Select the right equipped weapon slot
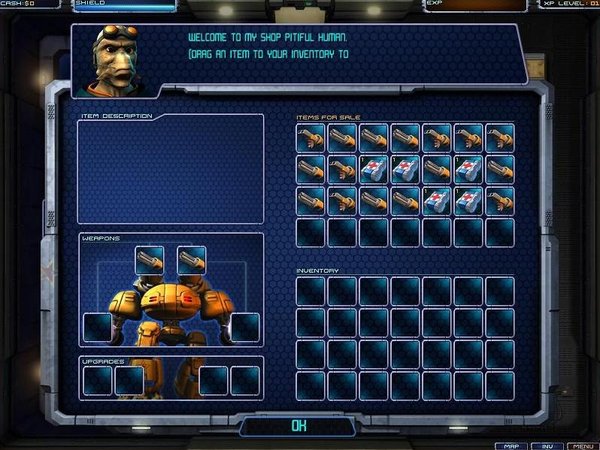 point(192,260)
